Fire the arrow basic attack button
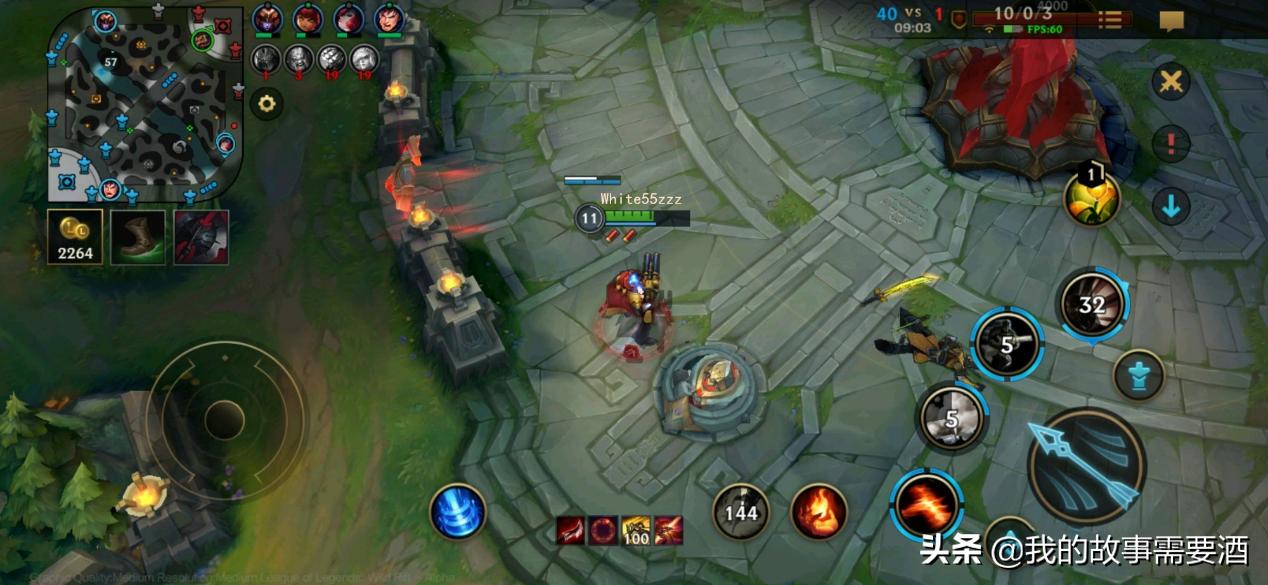 (x=1087, y=466)
